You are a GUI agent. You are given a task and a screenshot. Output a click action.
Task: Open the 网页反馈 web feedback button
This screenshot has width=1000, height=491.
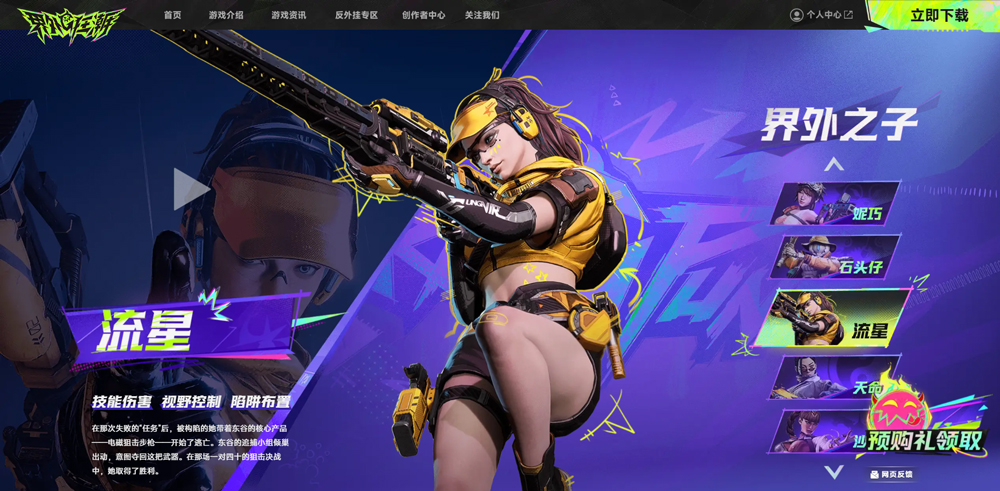pyautogui.click(x=891, y=474)
